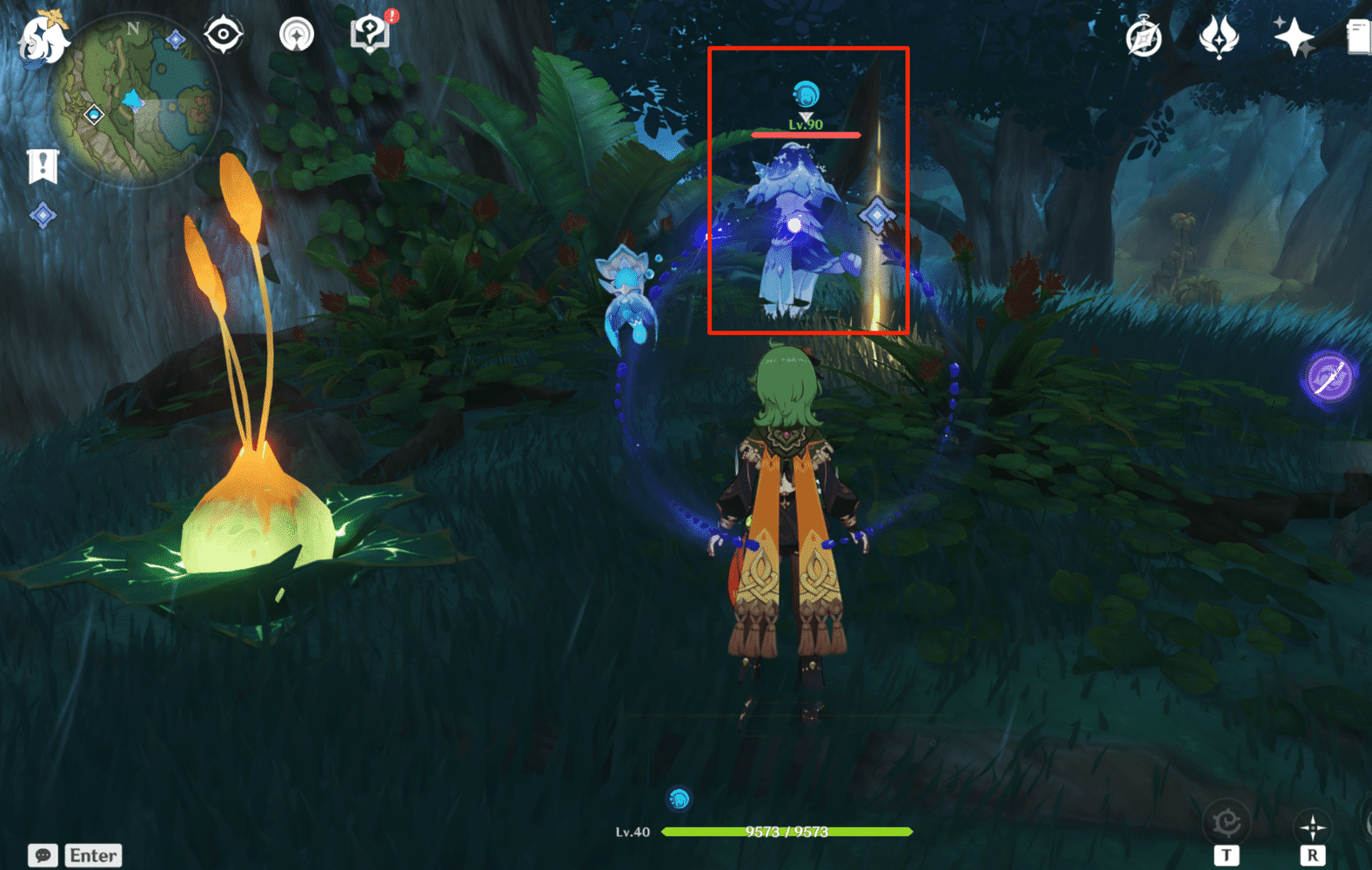
Task: Select the nearby-tracking radar icon beside Elemental Sight
Action: click(x=297, y=33)
